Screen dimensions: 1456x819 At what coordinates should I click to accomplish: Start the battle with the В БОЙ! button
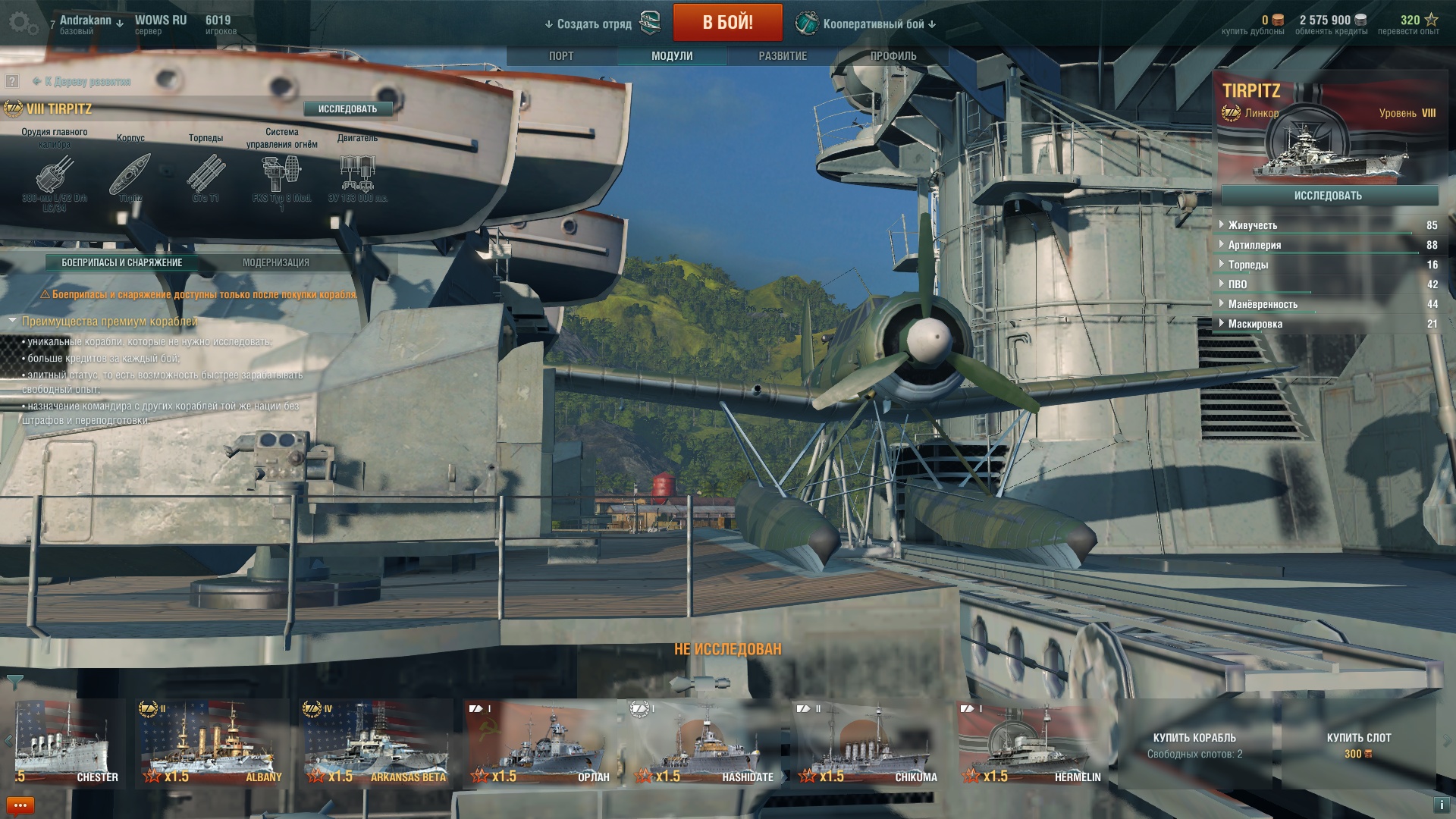(x=727, y=23)
